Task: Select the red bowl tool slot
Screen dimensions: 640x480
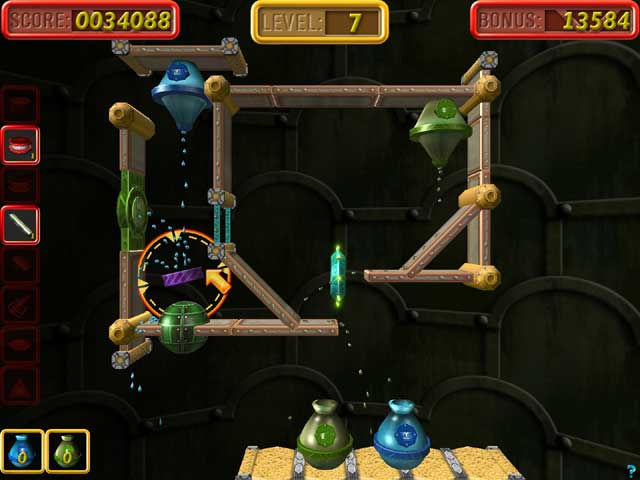Action: pos(21,145)
